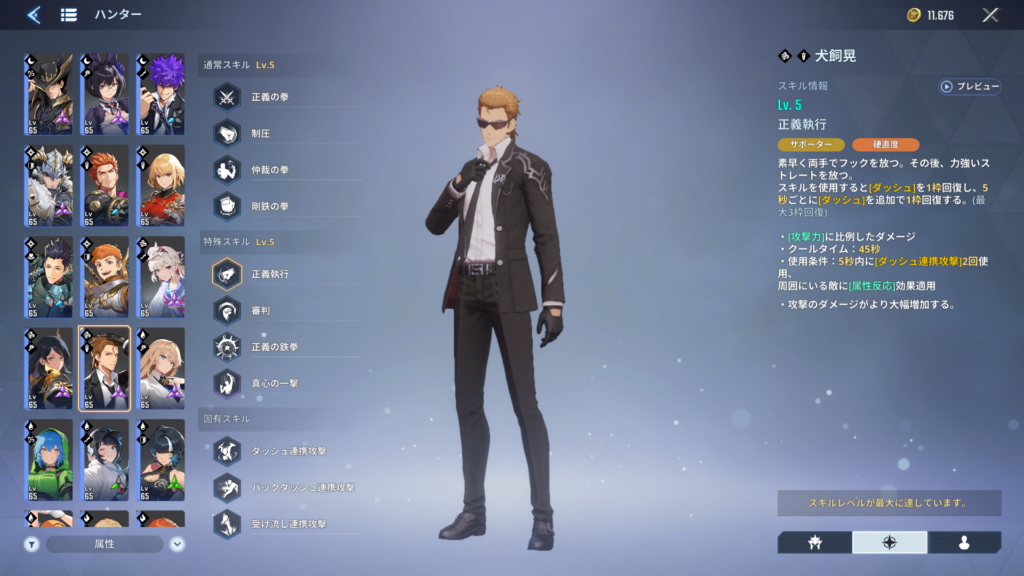Switch to the spiked crest tab
The height and width of the screenshot is (576, 1024).
click(x=814, y=542)
